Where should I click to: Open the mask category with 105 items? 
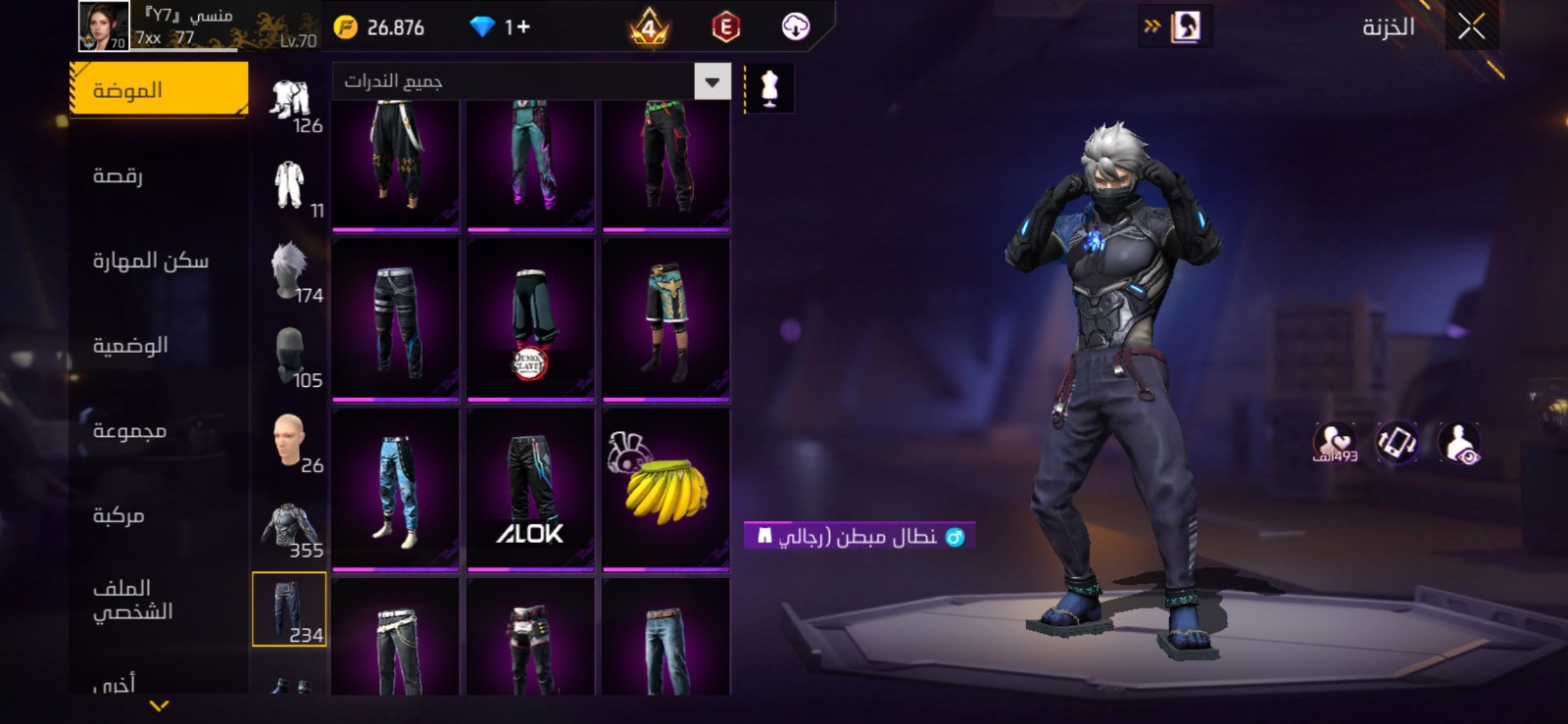click(x=291, y=357)
